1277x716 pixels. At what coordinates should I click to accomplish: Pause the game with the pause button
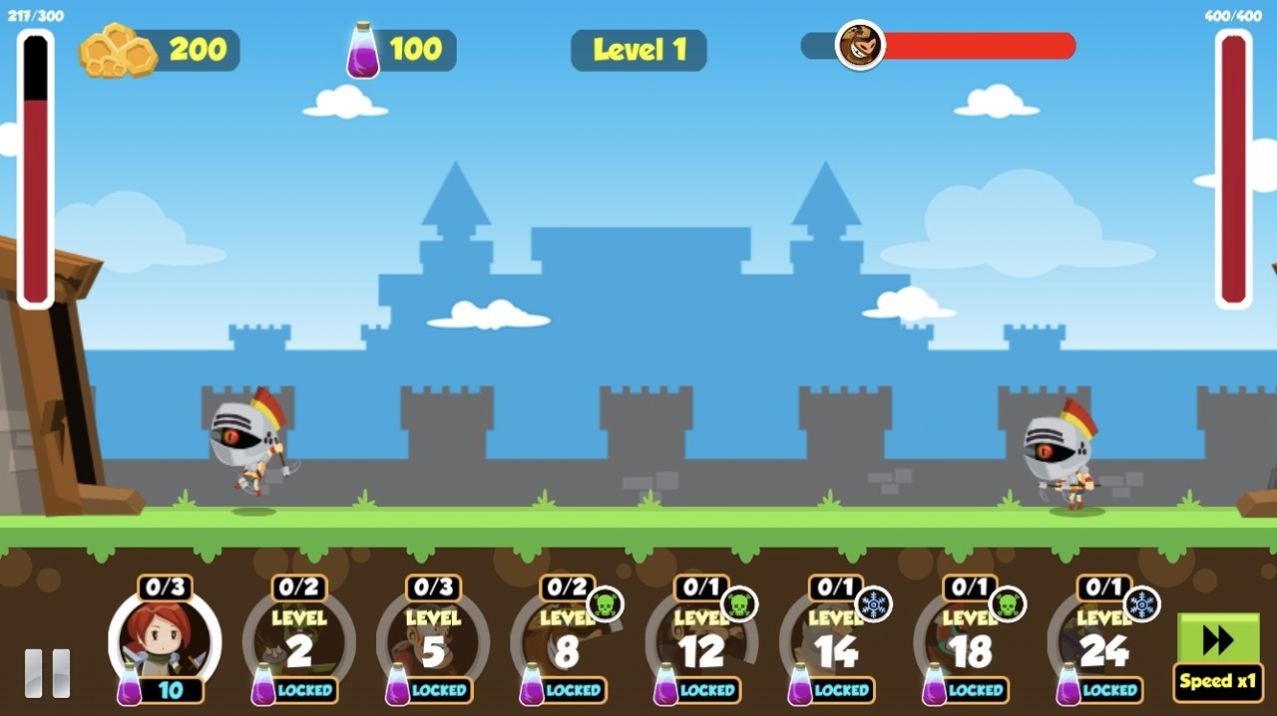click(x=48, y=673)
